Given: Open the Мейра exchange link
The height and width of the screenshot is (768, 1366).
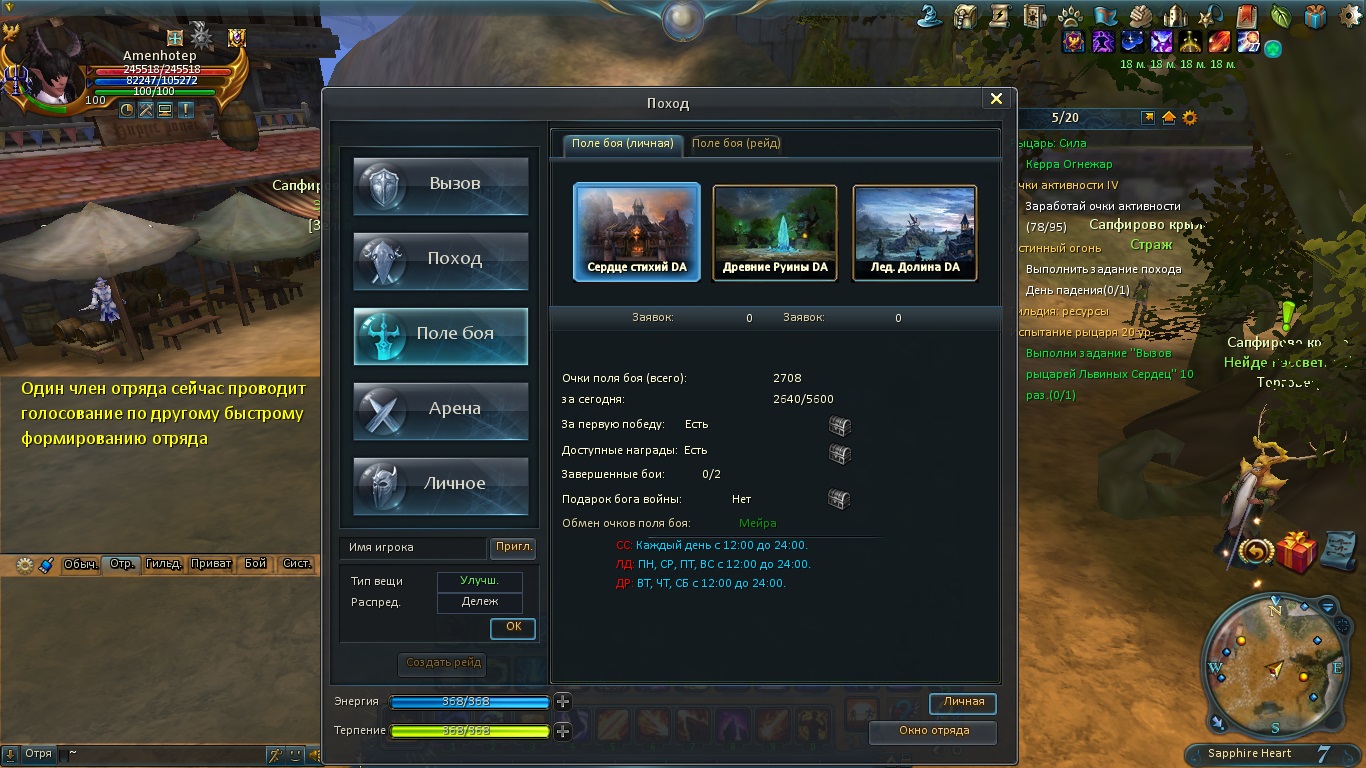Looking at the screenshot, I should pos(757,523).
